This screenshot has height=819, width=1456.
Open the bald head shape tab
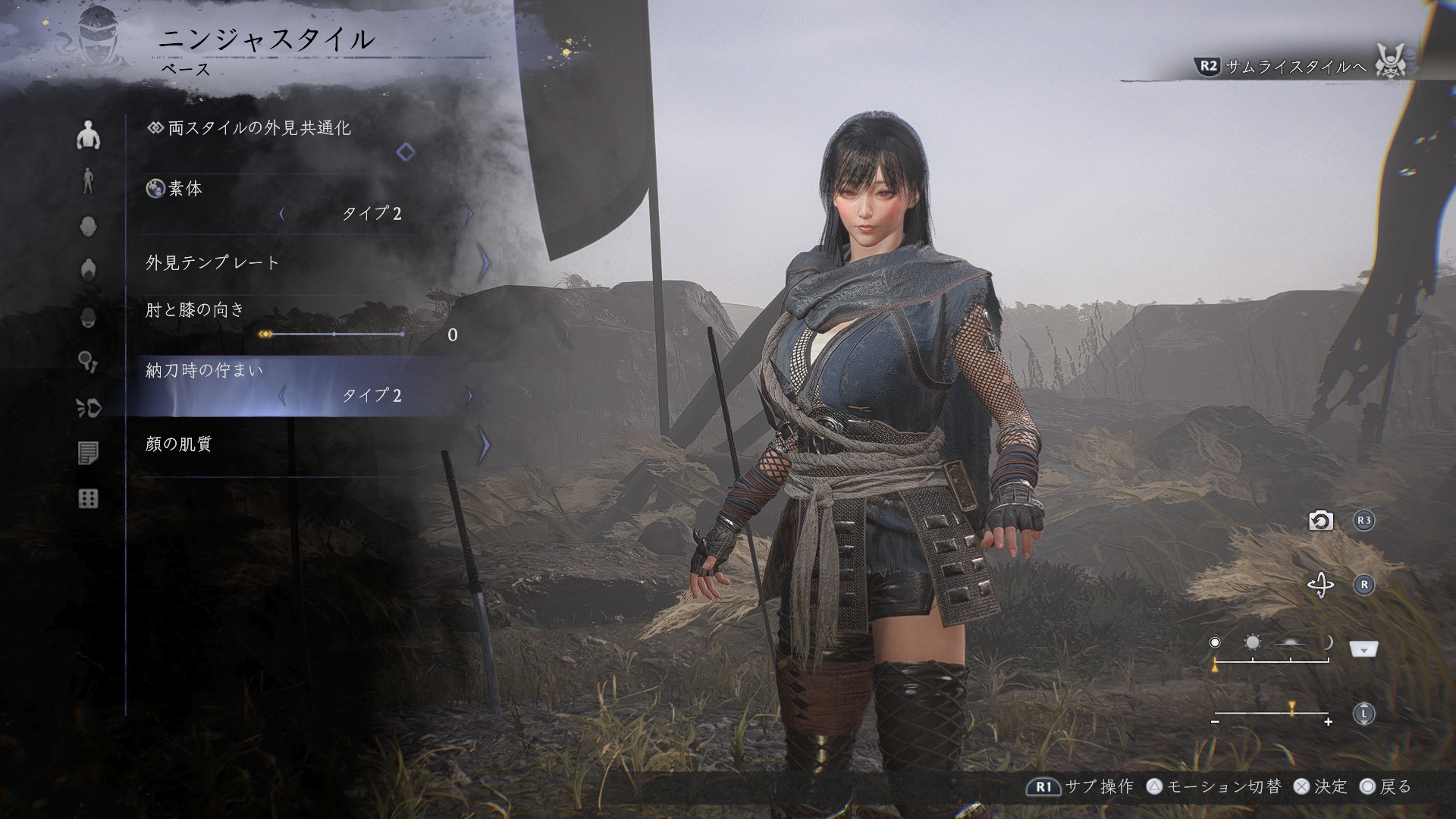[x=89, y=227]
